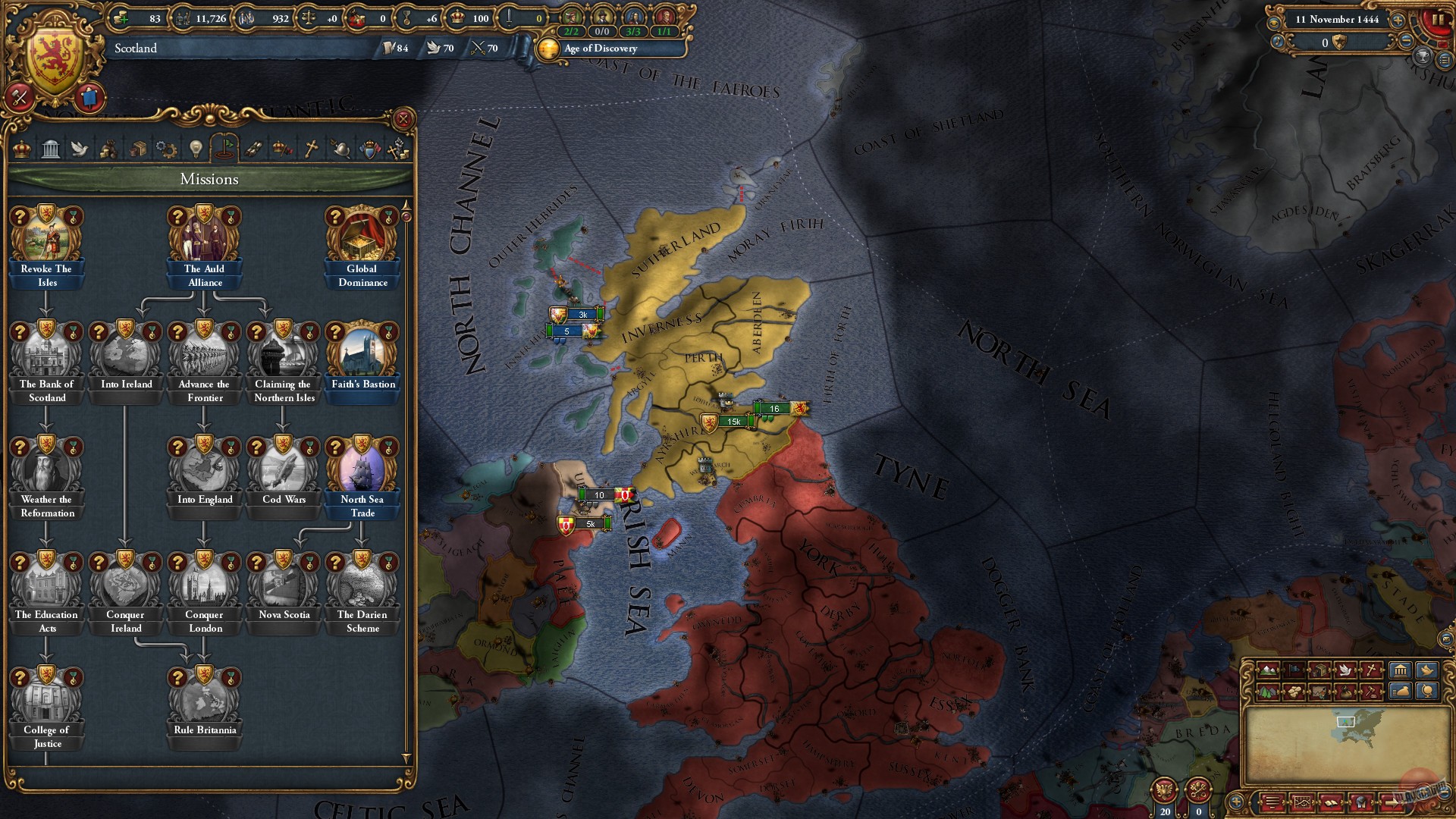Open the Court tab with the crown icon
This screenshot has width=1456, height=819.
[x=21, y=149]
